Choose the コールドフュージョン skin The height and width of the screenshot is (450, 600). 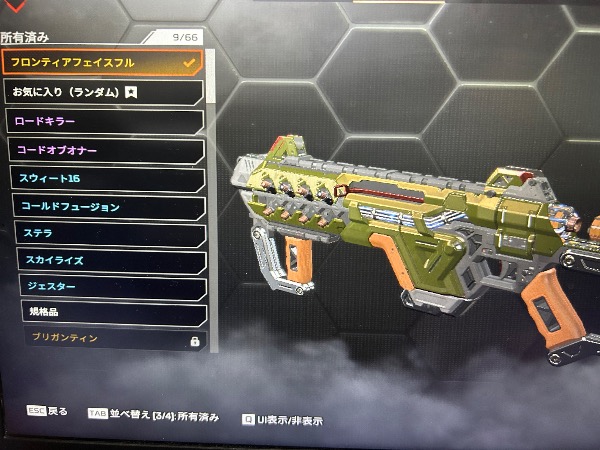coord(108,207)
